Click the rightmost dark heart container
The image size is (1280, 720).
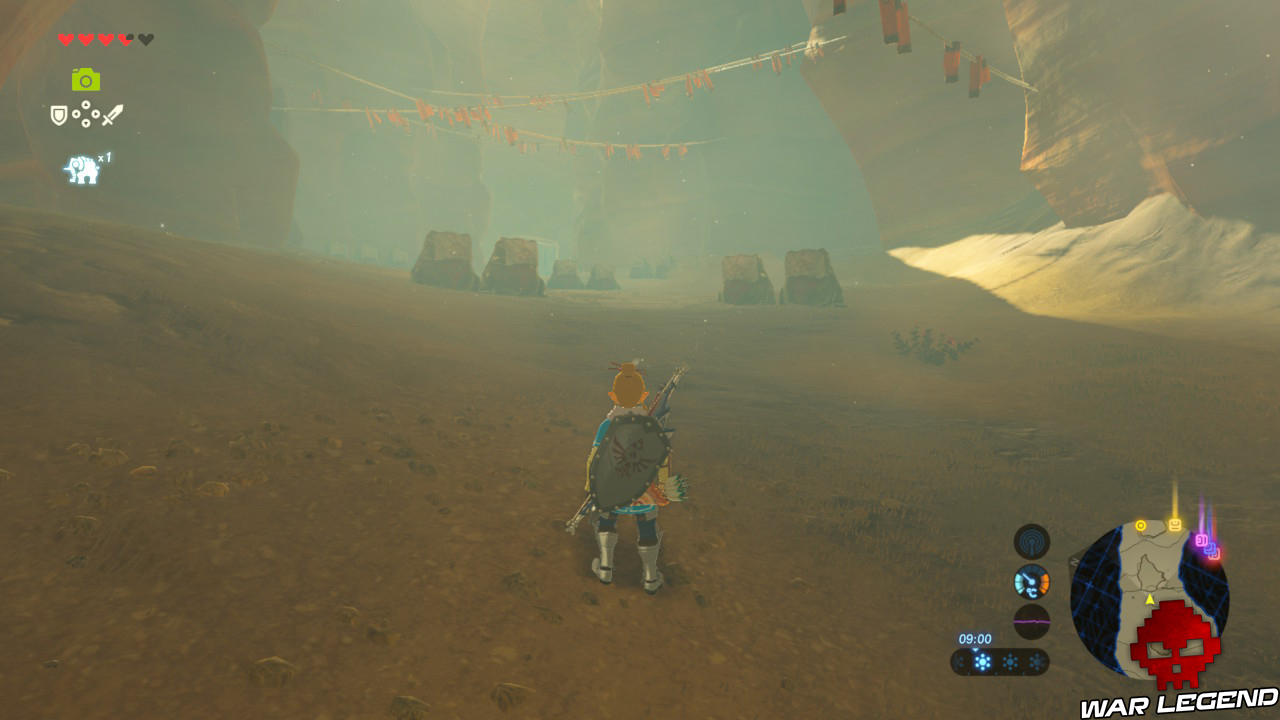pos(145,39)
